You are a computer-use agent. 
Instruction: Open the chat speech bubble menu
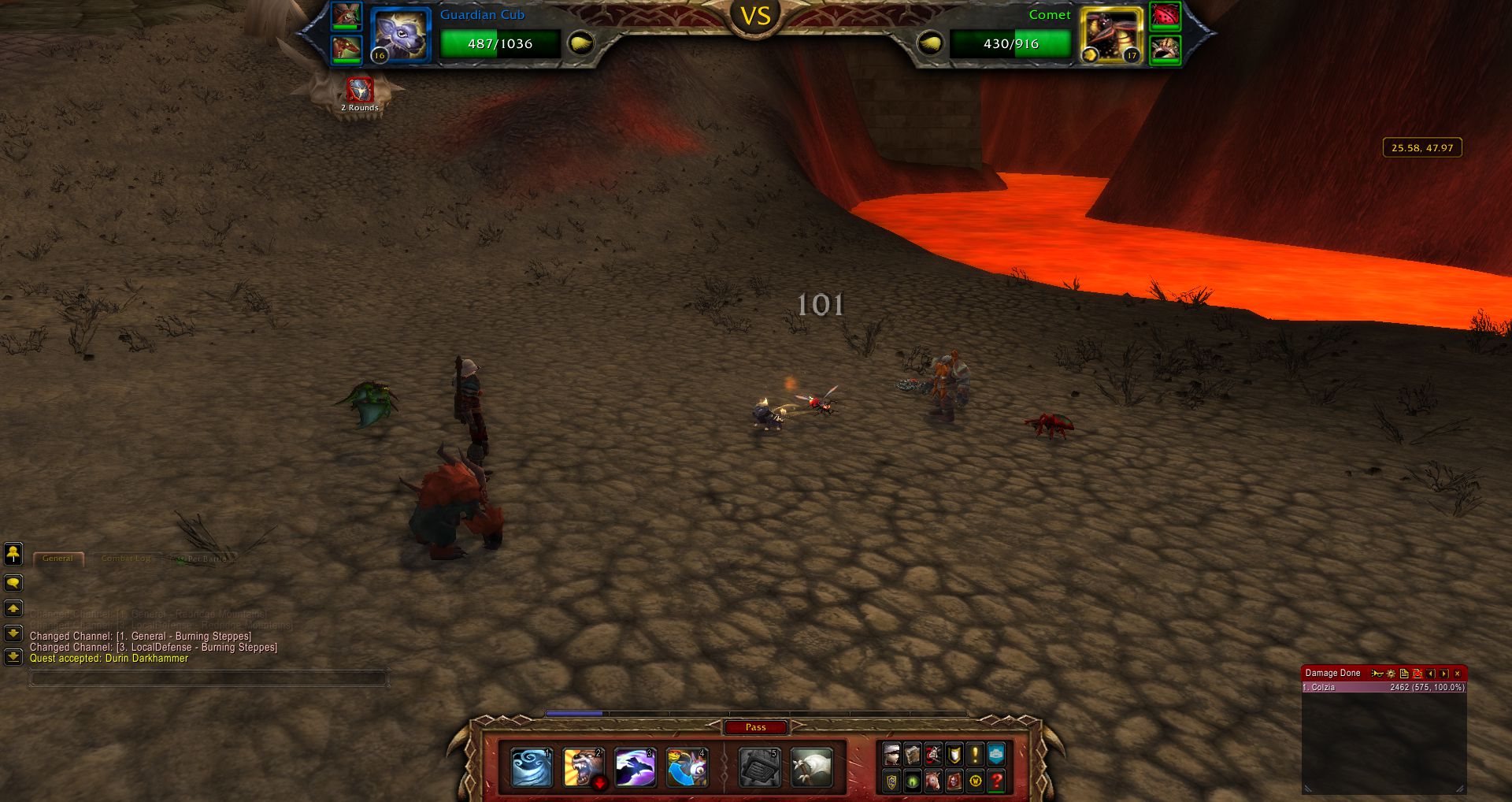tap(13, 583)
